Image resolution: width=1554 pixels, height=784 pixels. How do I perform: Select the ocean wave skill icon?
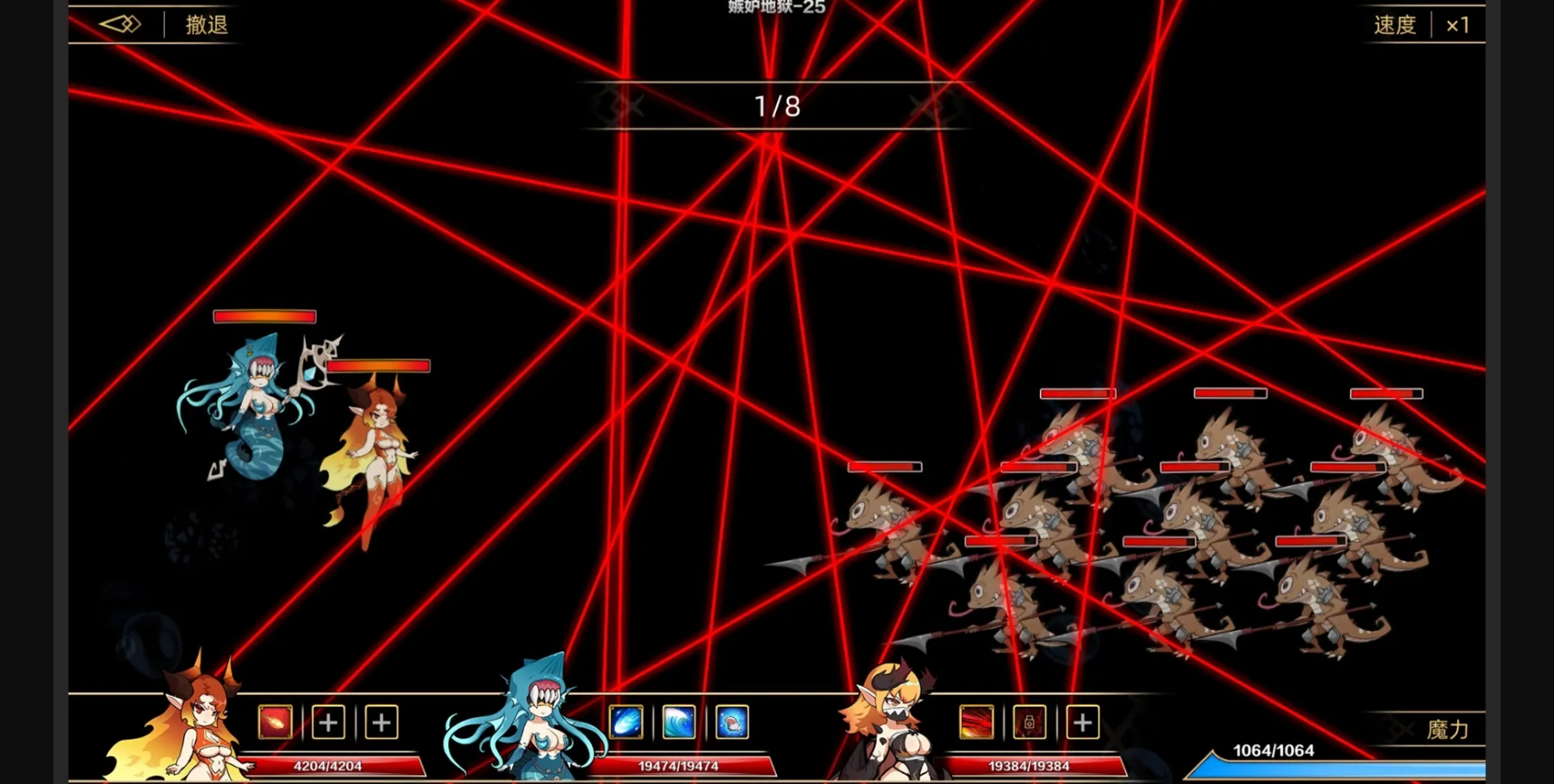pyautogui.click(x=679, y=723)
